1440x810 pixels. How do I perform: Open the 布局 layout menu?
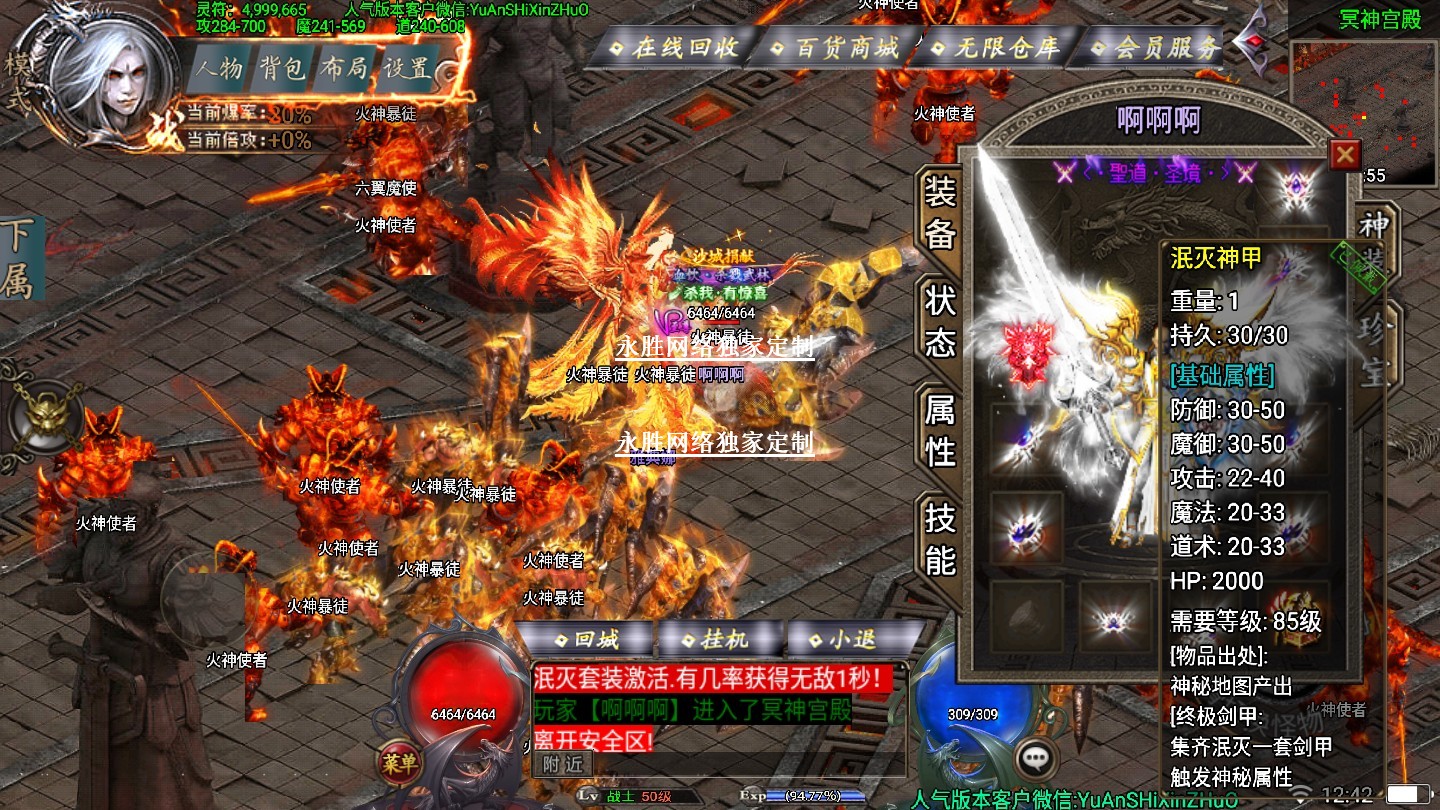tap(345, 68)
